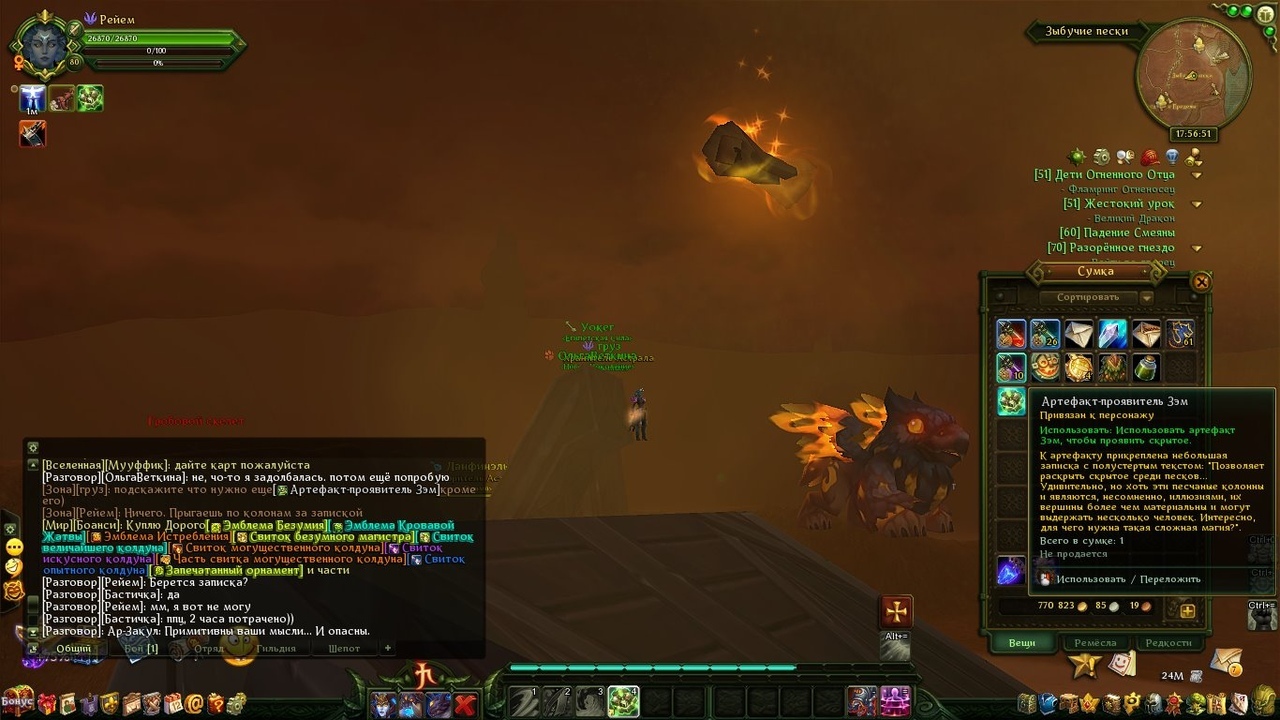Expand the Дети Огненного Отца quest tracker

pyautogui.click(x=1196, y=175)
